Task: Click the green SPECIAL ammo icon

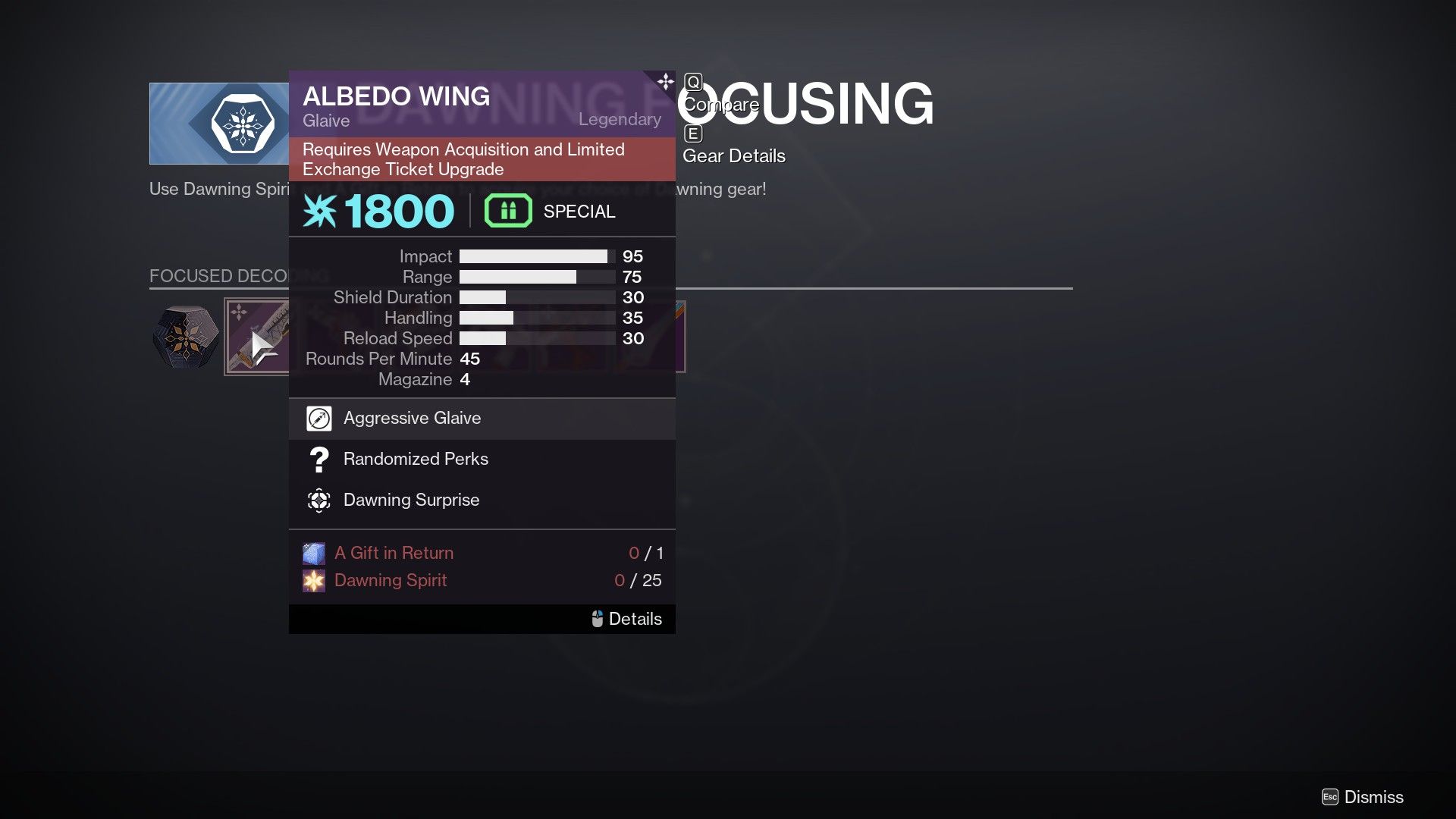Action: tap(508, 211)
